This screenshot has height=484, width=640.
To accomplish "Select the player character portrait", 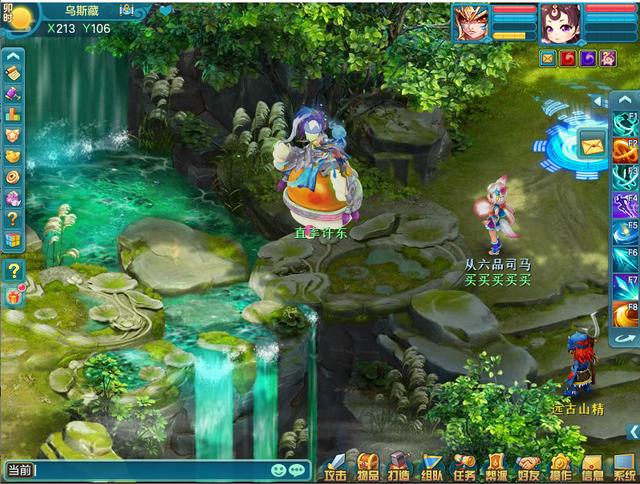I will pyautogui.click(x=471, y=22).
